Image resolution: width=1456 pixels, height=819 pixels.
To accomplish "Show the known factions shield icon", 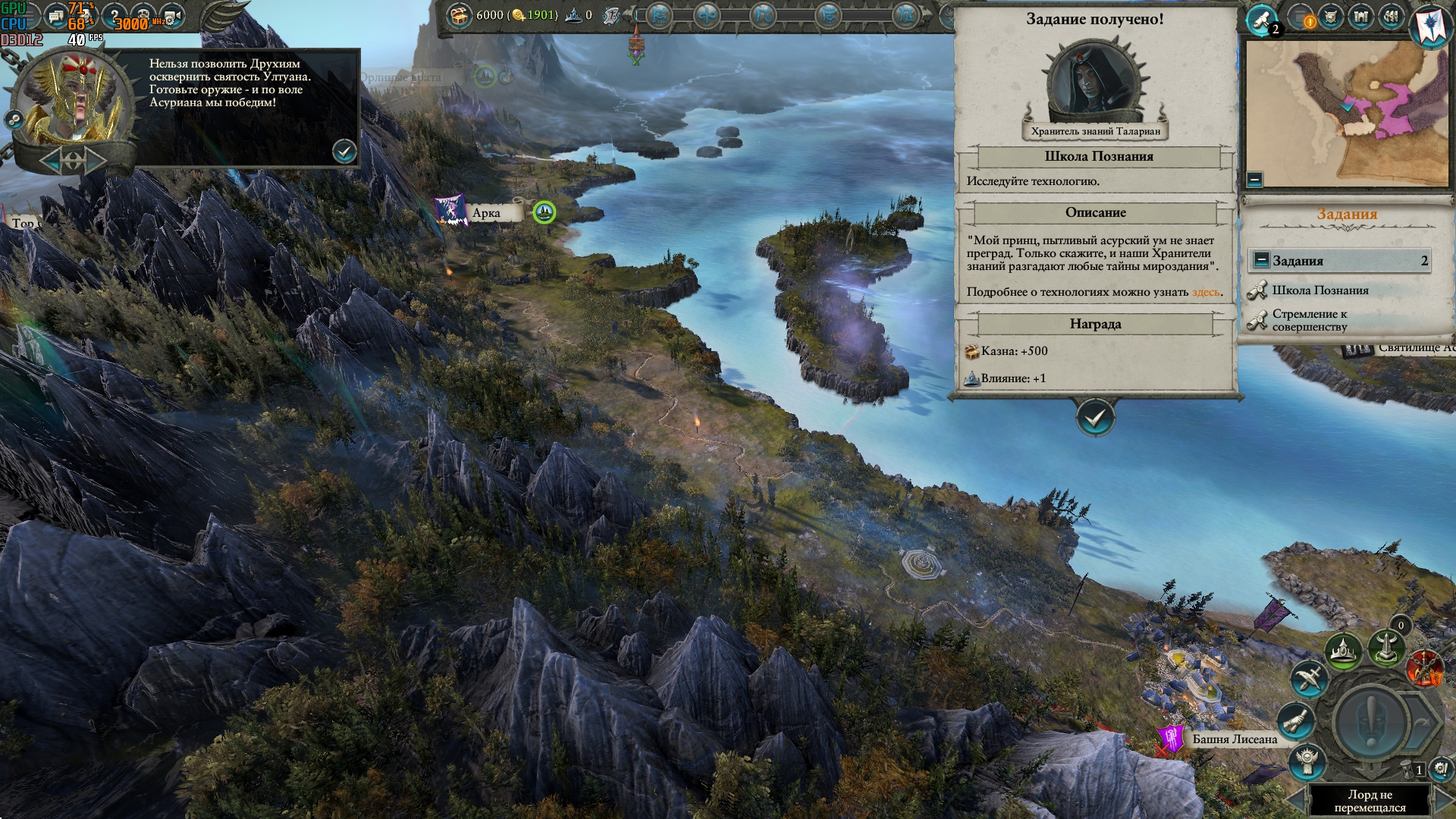I will pyautogui.click(x=1332, y=17).
